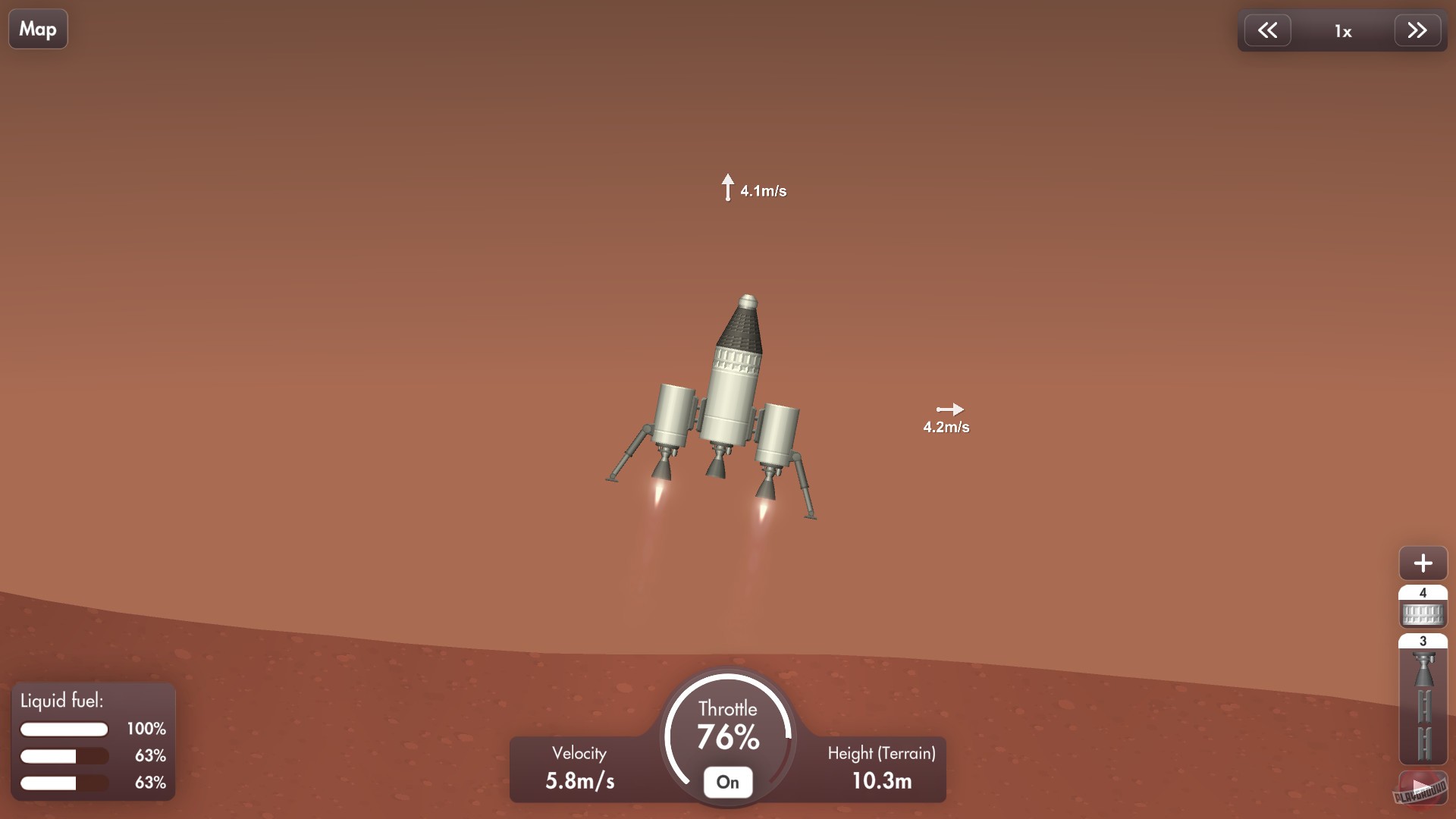This screenshot has width=1456, height=819.
Task: Slow down time warp with the left chevron
Action: click(x=1269, y=30)
